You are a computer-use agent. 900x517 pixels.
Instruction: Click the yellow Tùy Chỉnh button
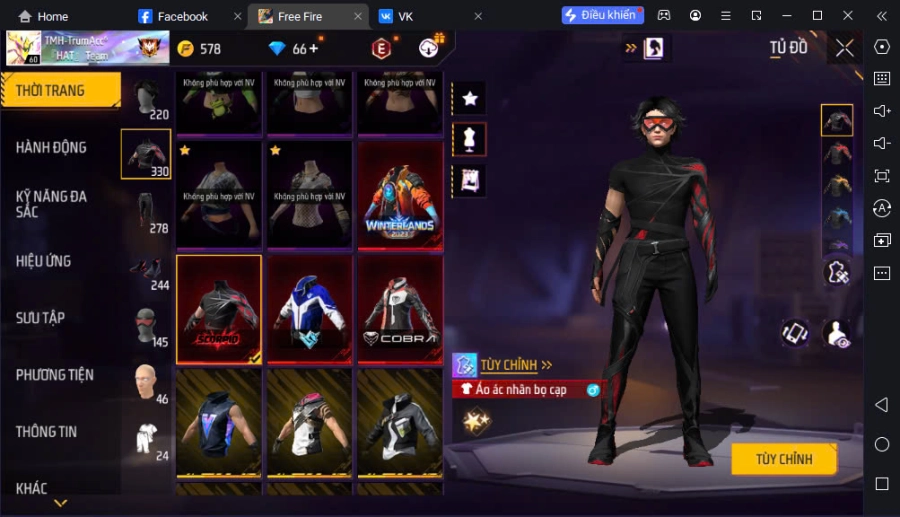point(783,459)
